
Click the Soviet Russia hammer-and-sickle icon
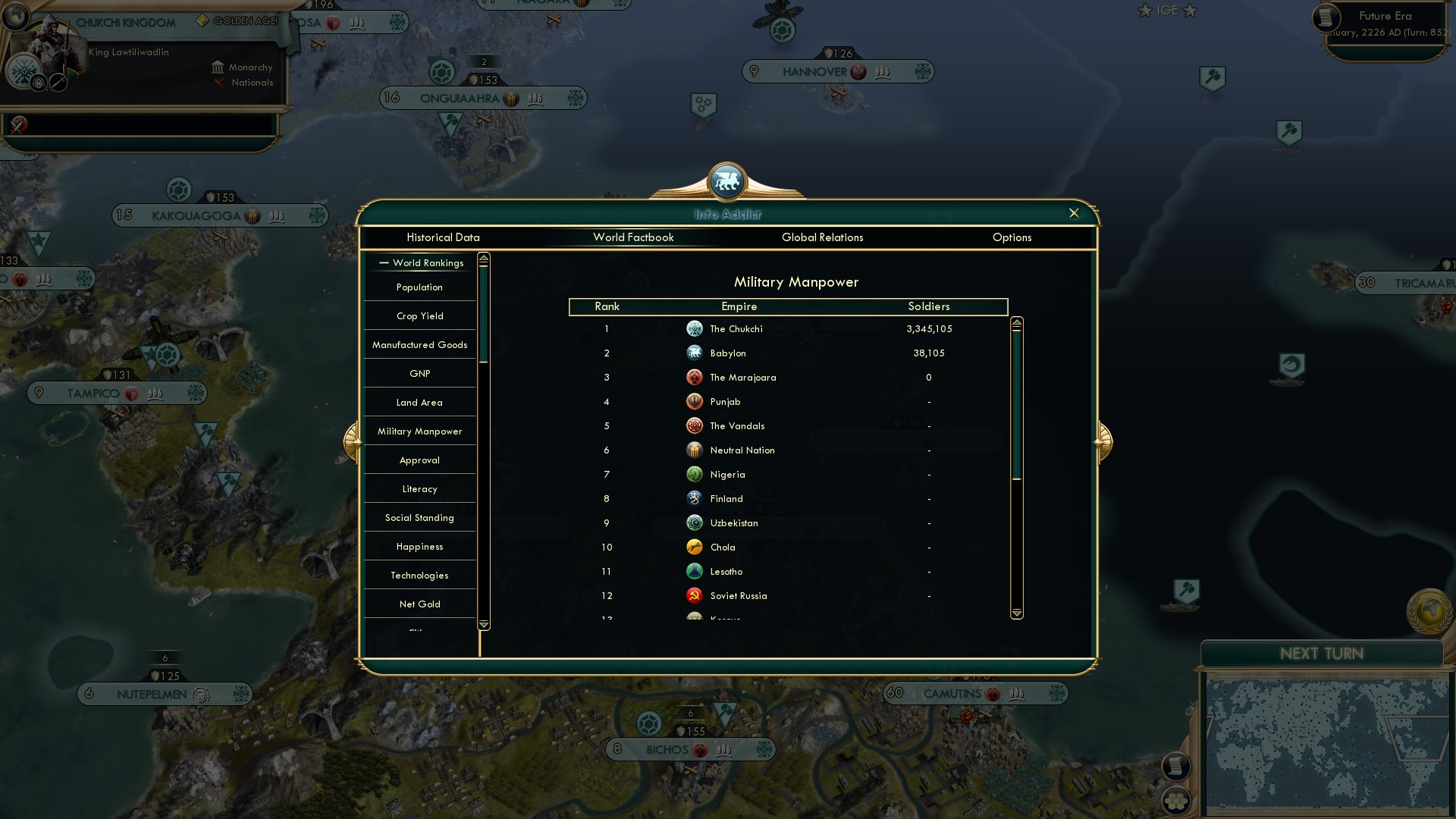[695, 595]
